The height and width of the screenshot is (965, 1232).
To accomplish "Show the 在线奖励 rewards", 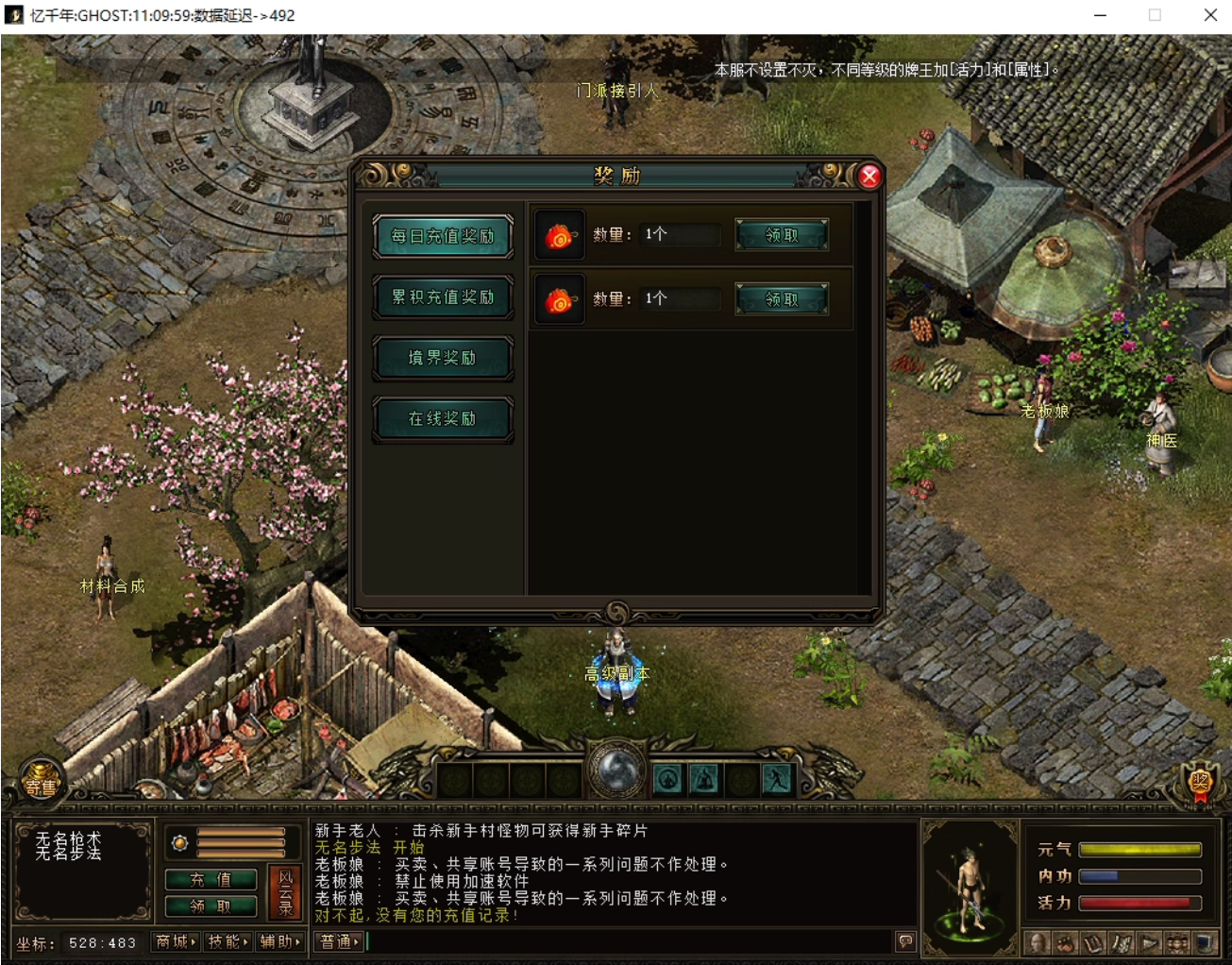I will (443, 418).
